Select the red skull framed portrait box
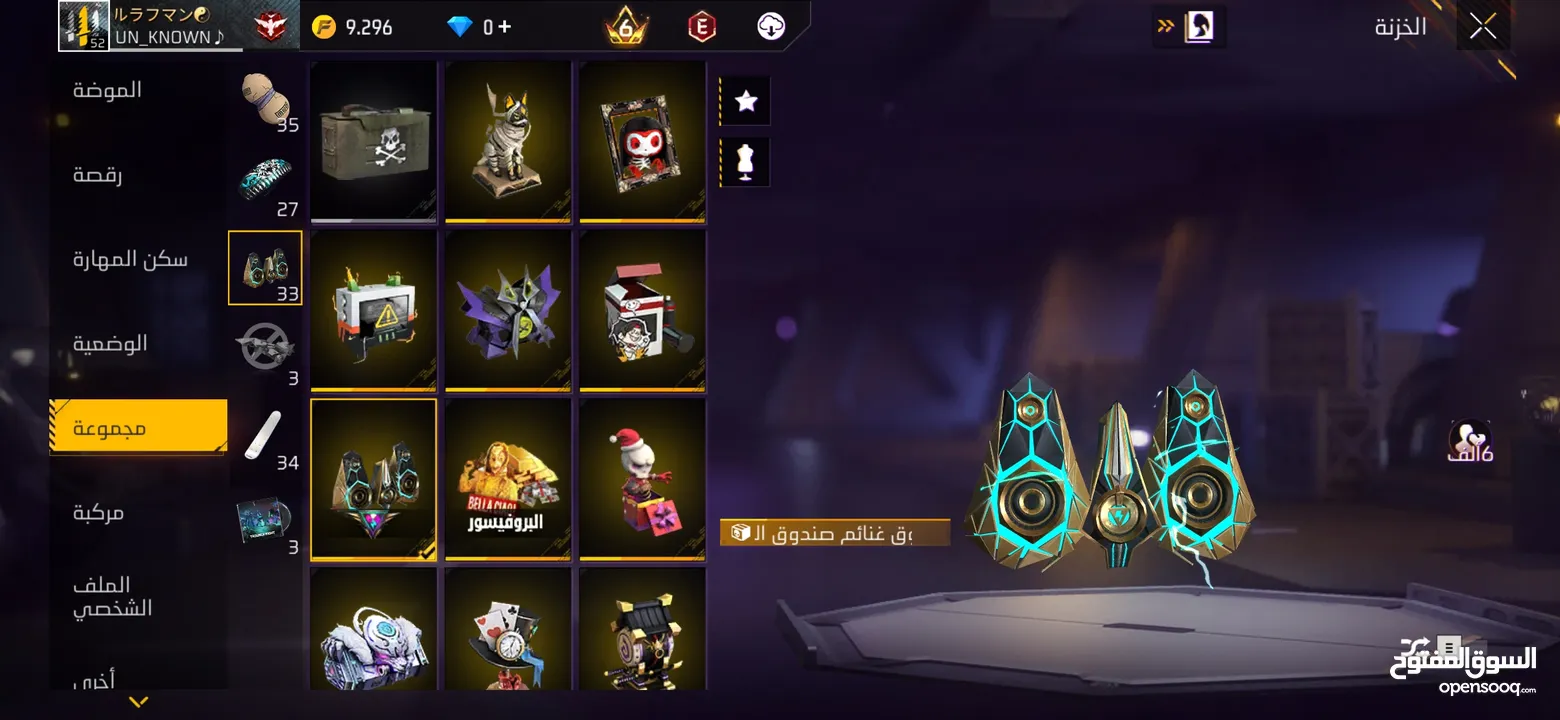 643,140
